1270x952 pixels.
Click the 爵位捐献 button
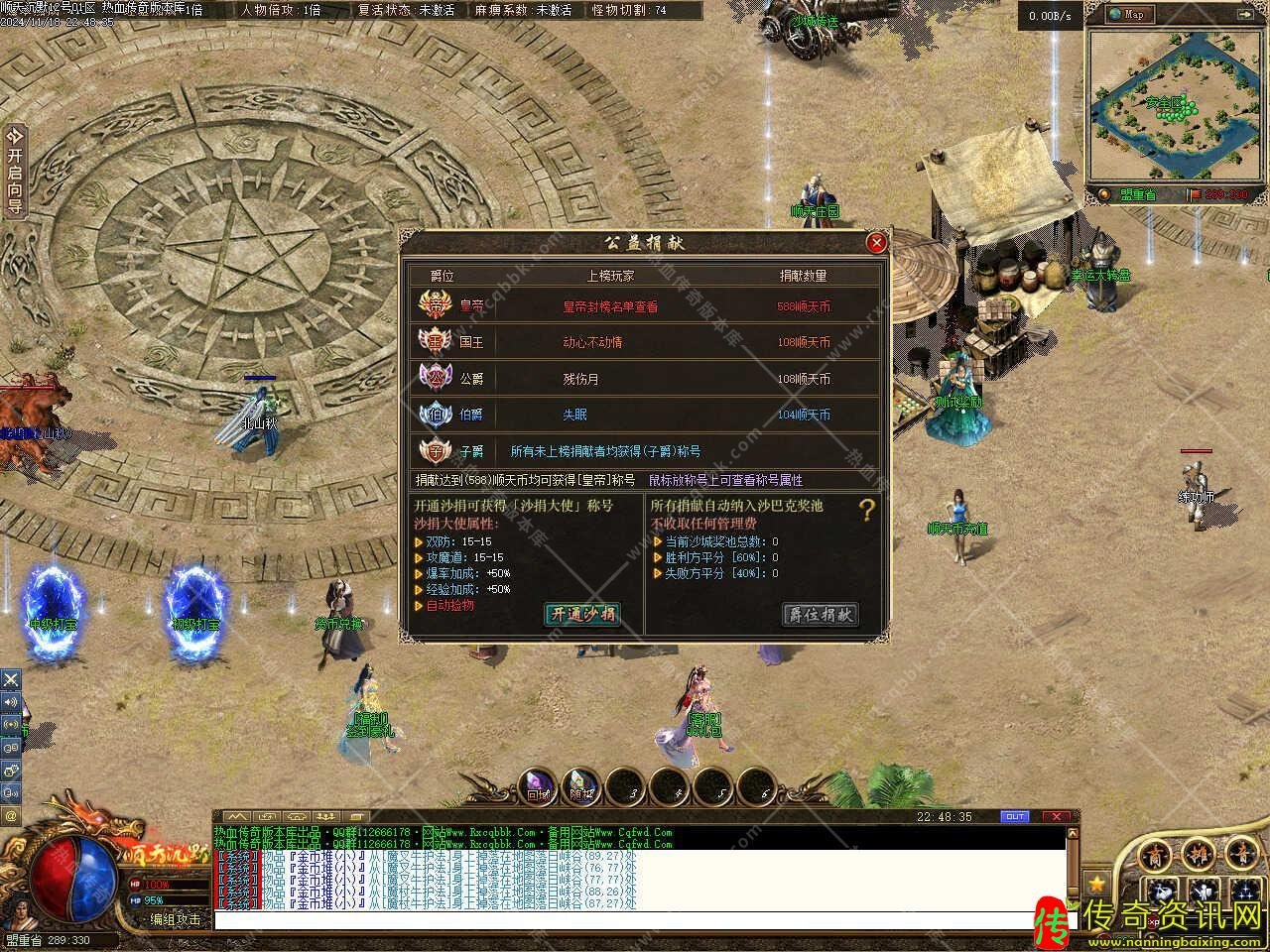[x=820, y=614]
